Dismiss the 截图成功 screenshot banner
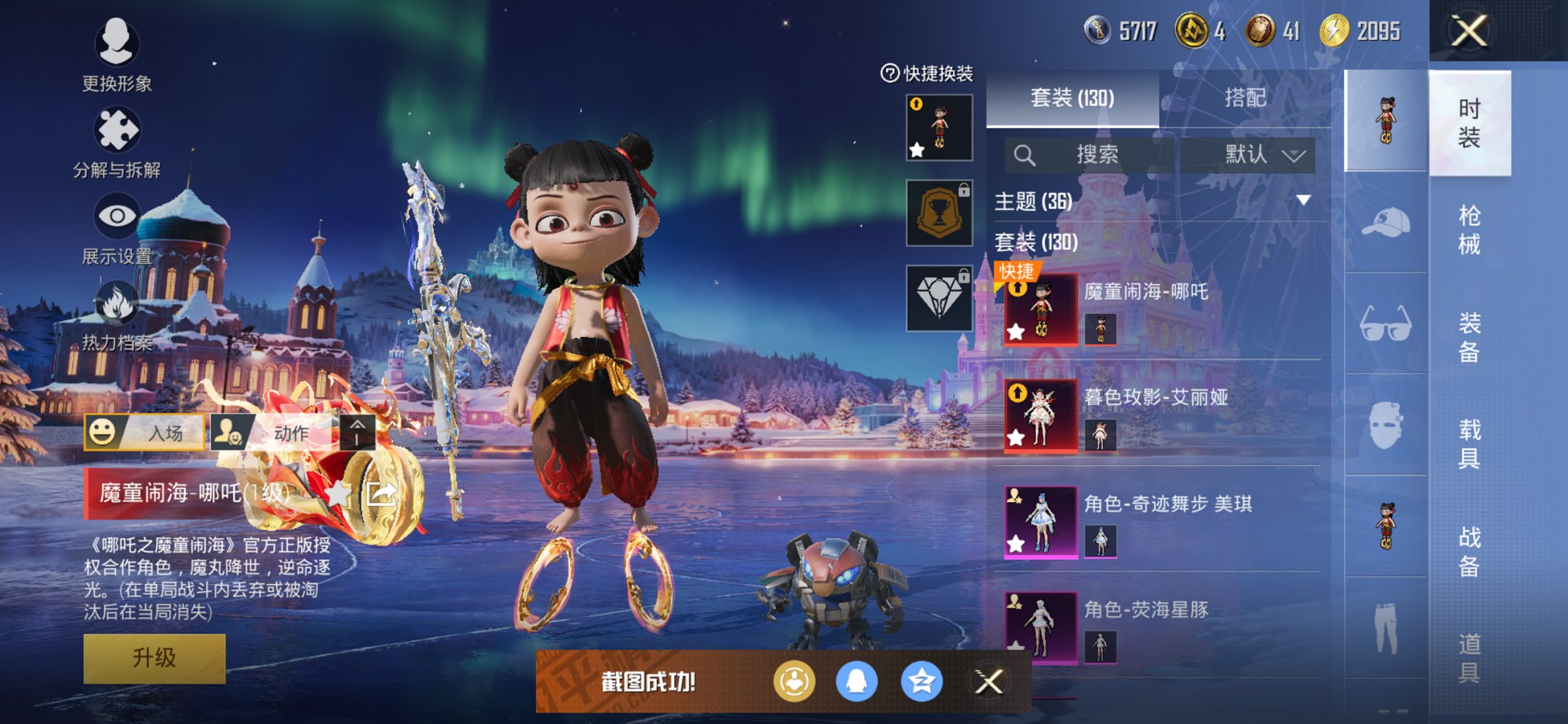Screen dimensions: 1568x724 click(x=989, y=682)
